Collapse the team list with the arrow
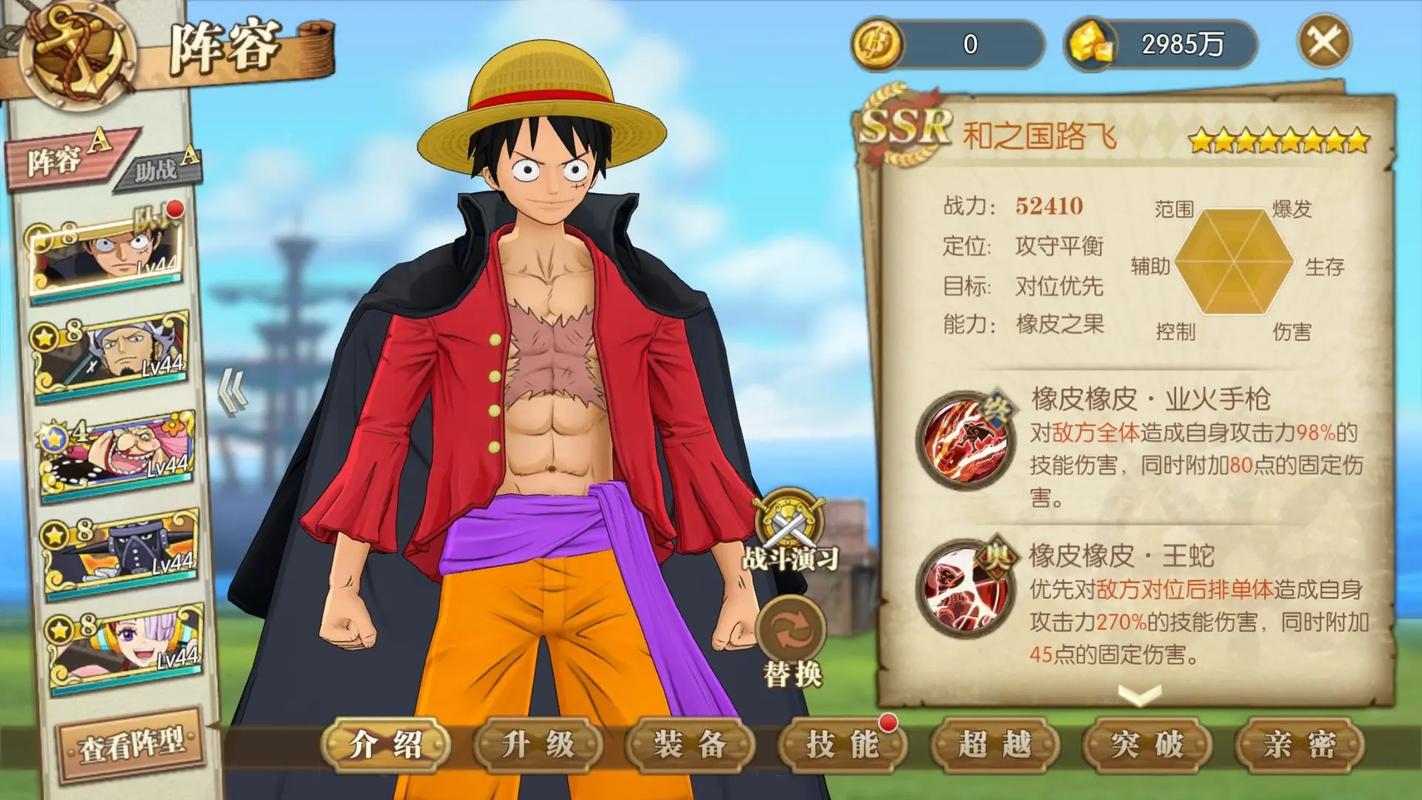Image resolution: width=1422 pixels, height=800 pixels. tap(232, 392)
